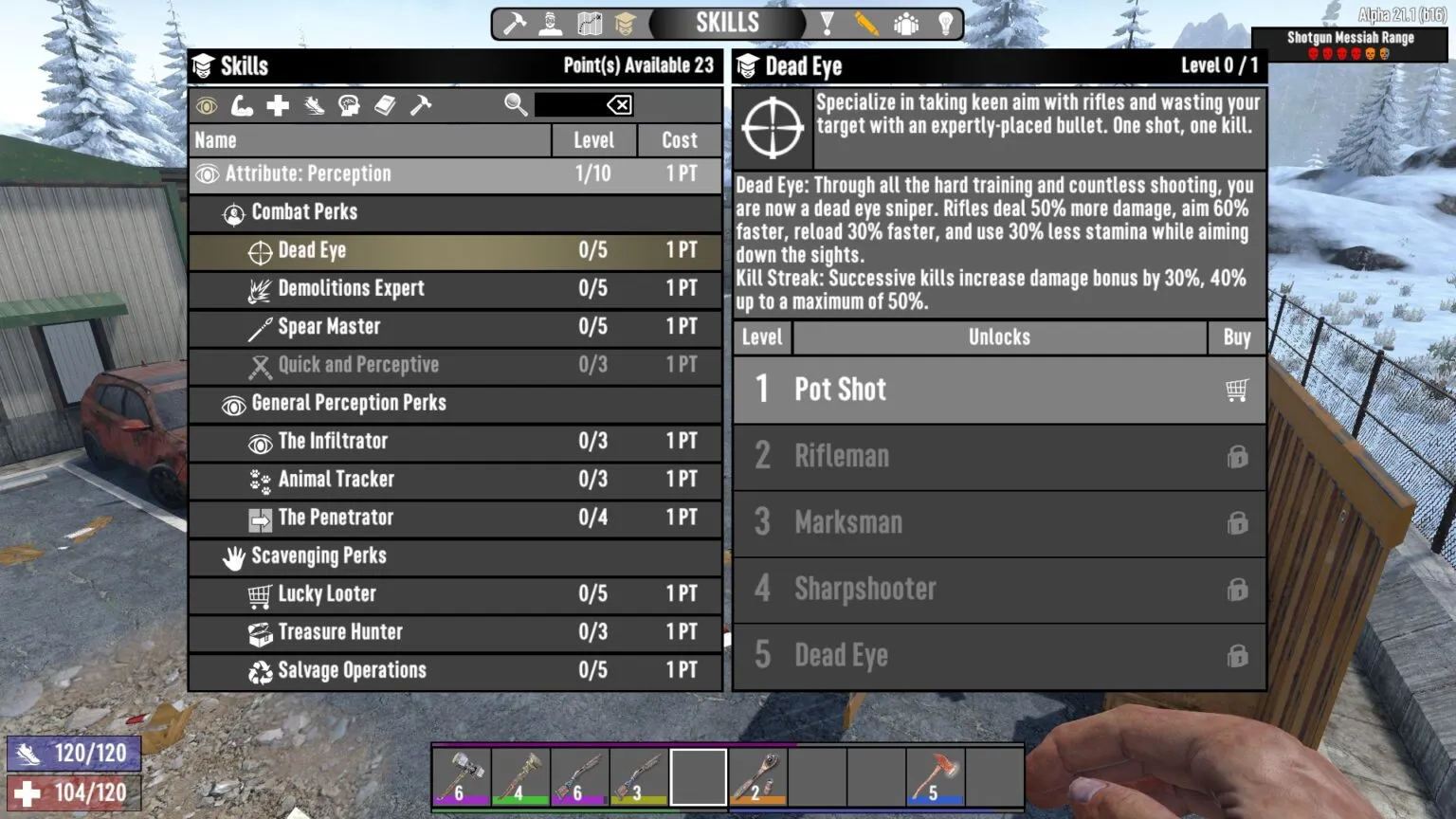Filter skills by Intellect brain icon

[x=349, y=105]
